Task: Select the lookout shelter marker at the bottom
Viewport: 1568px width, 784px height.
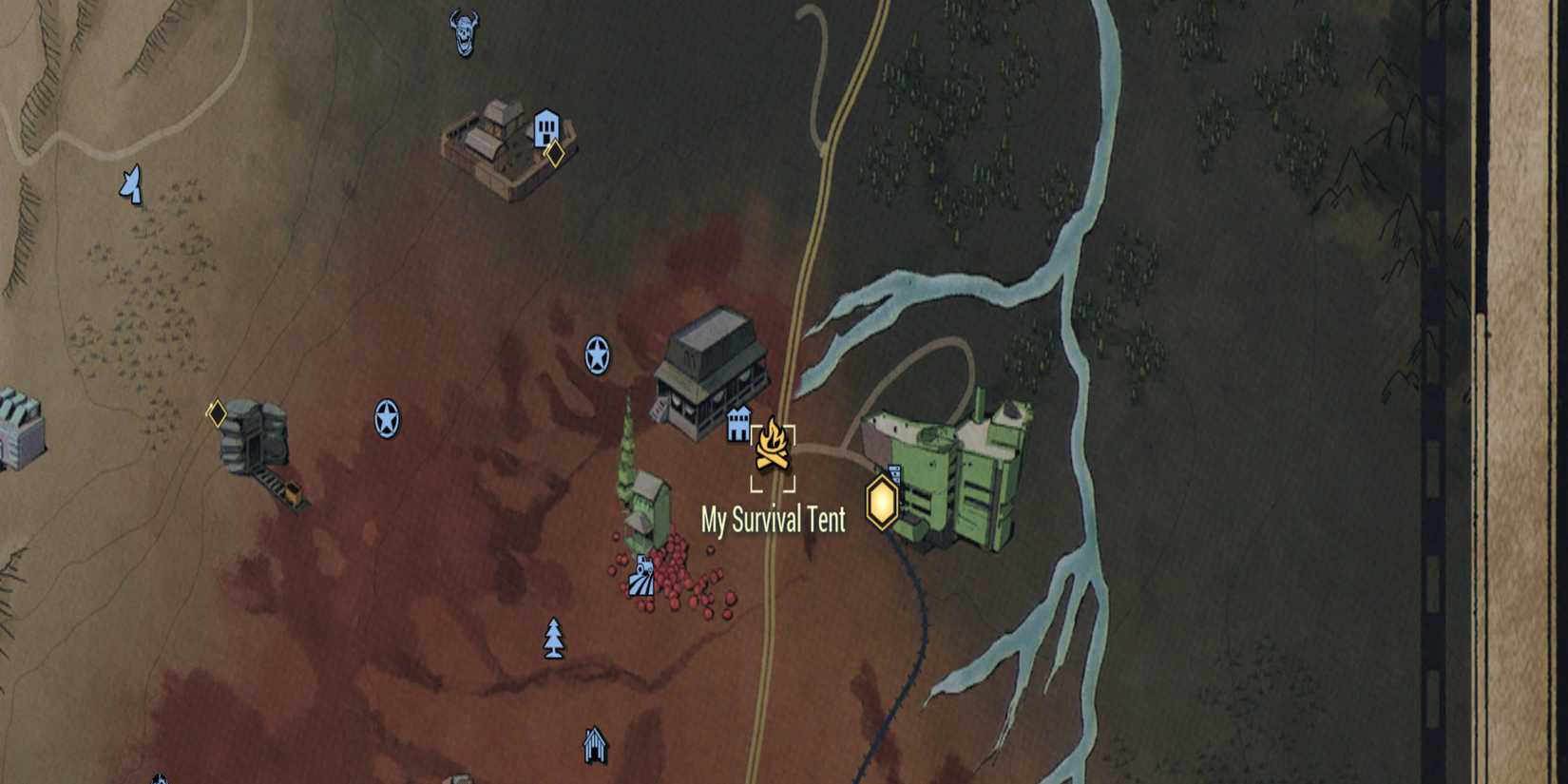Action: 594,746
